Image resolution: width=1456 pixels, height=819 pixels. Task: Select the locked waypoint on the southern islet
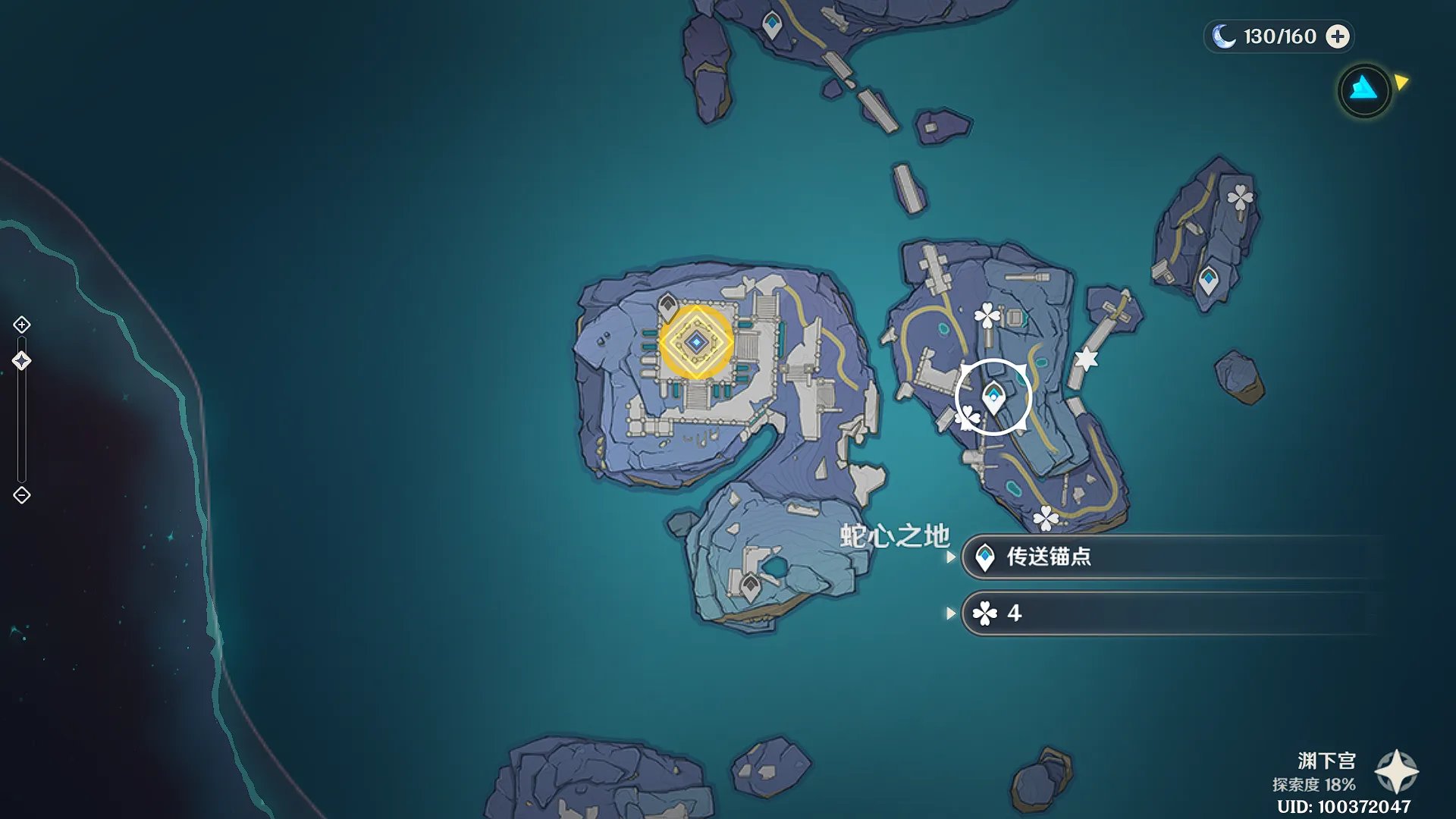tap(750, 586)
